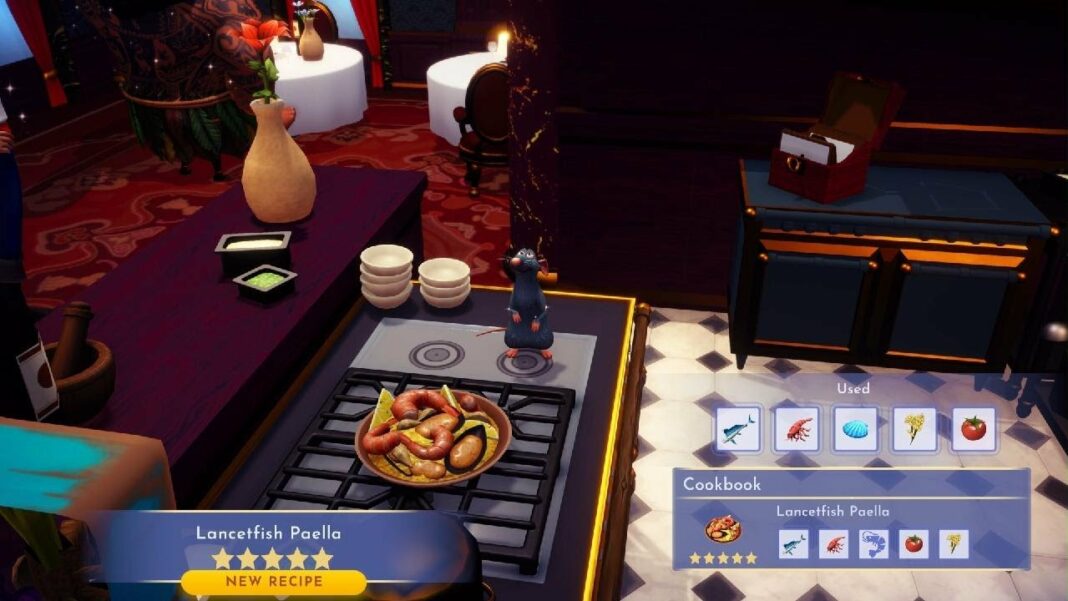
Task: Click the blue scallop shell used ingredient
Action: coord(856,429)
